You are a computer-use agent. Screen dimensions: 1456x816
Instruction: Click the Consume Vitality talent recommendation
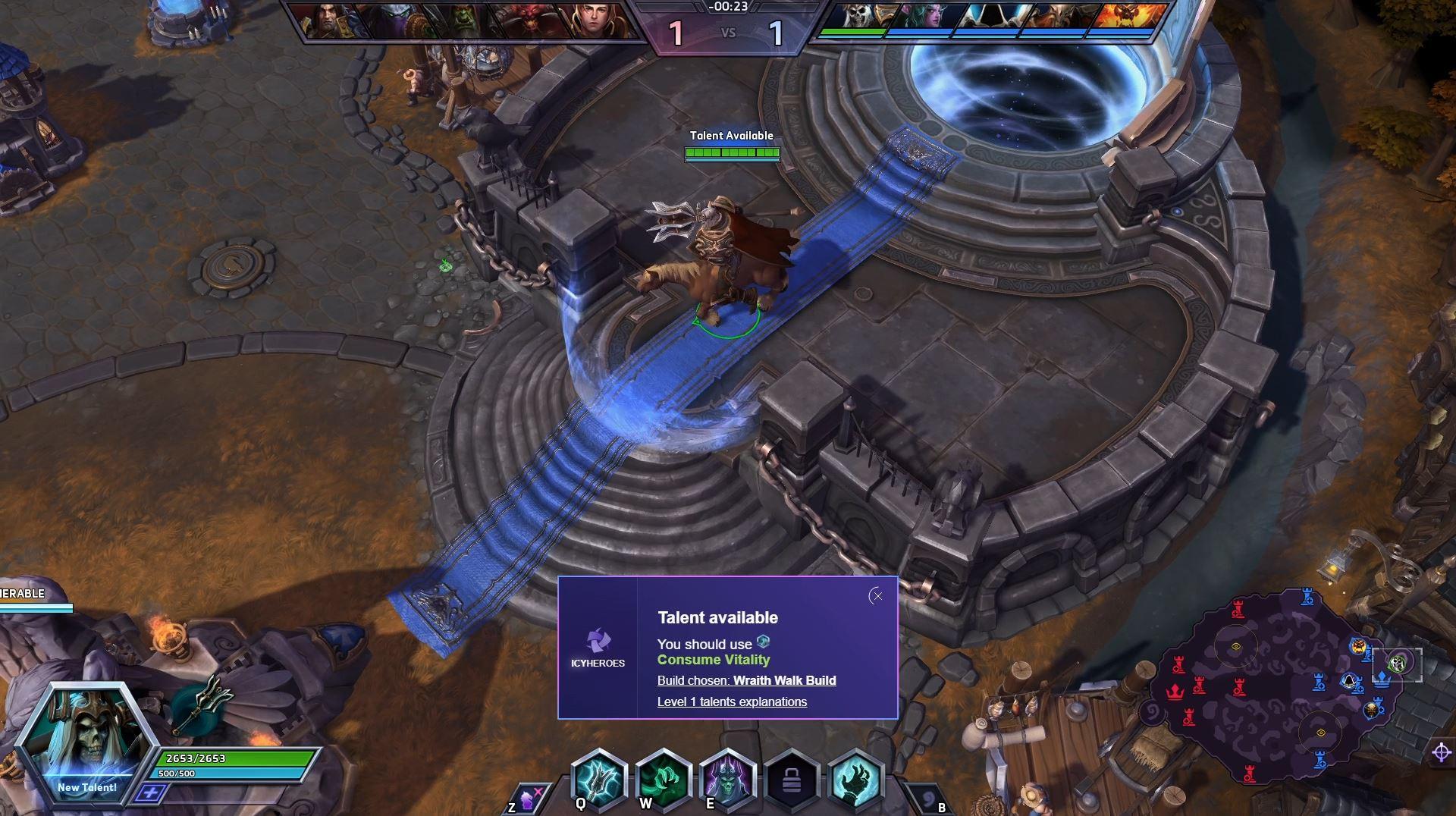[713, 660]
